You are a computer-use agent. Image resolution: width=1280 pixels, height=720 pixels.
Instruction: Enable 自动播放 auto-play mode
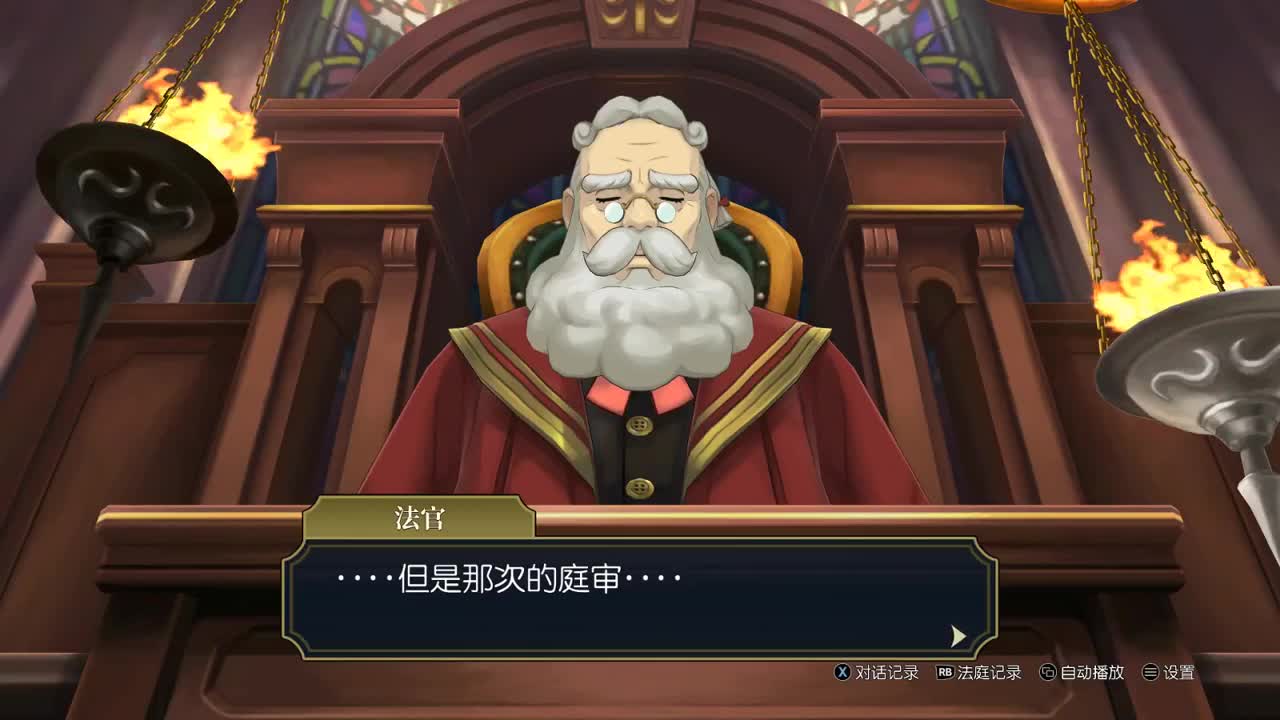1093,674
